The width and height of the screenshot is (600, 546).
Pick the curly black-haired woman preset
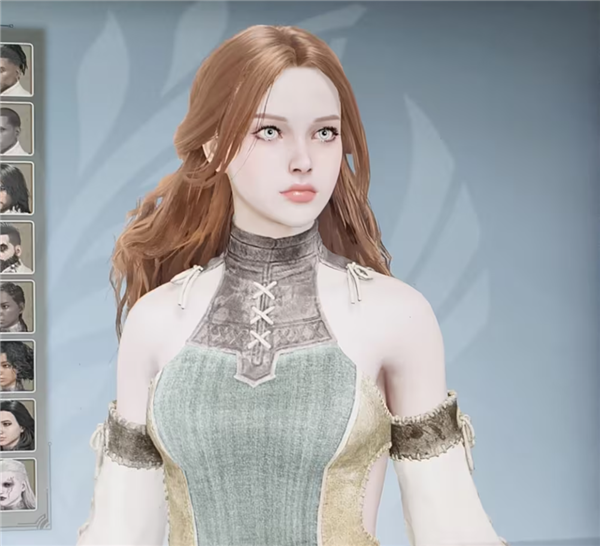[15, 365]
